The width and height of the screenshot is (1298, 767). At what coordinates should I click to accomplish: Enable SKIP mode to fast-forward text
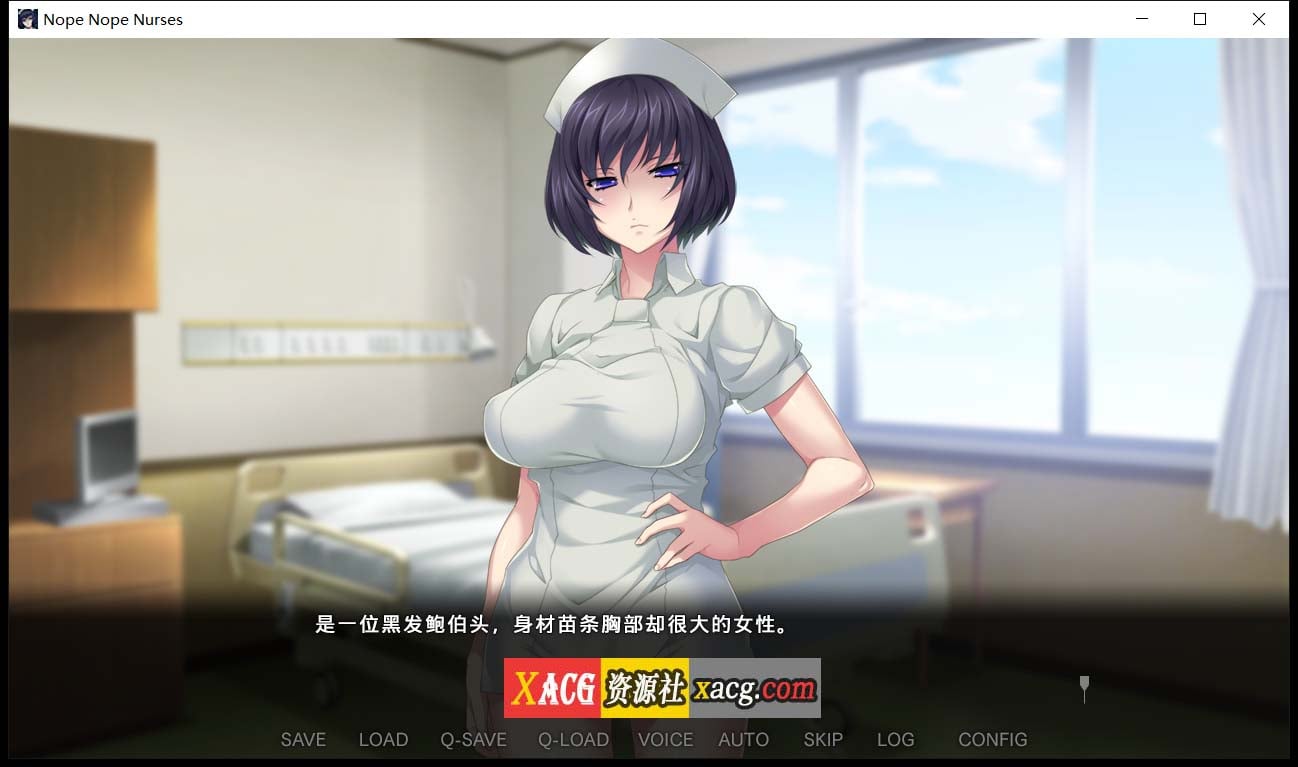coord(822,739)
